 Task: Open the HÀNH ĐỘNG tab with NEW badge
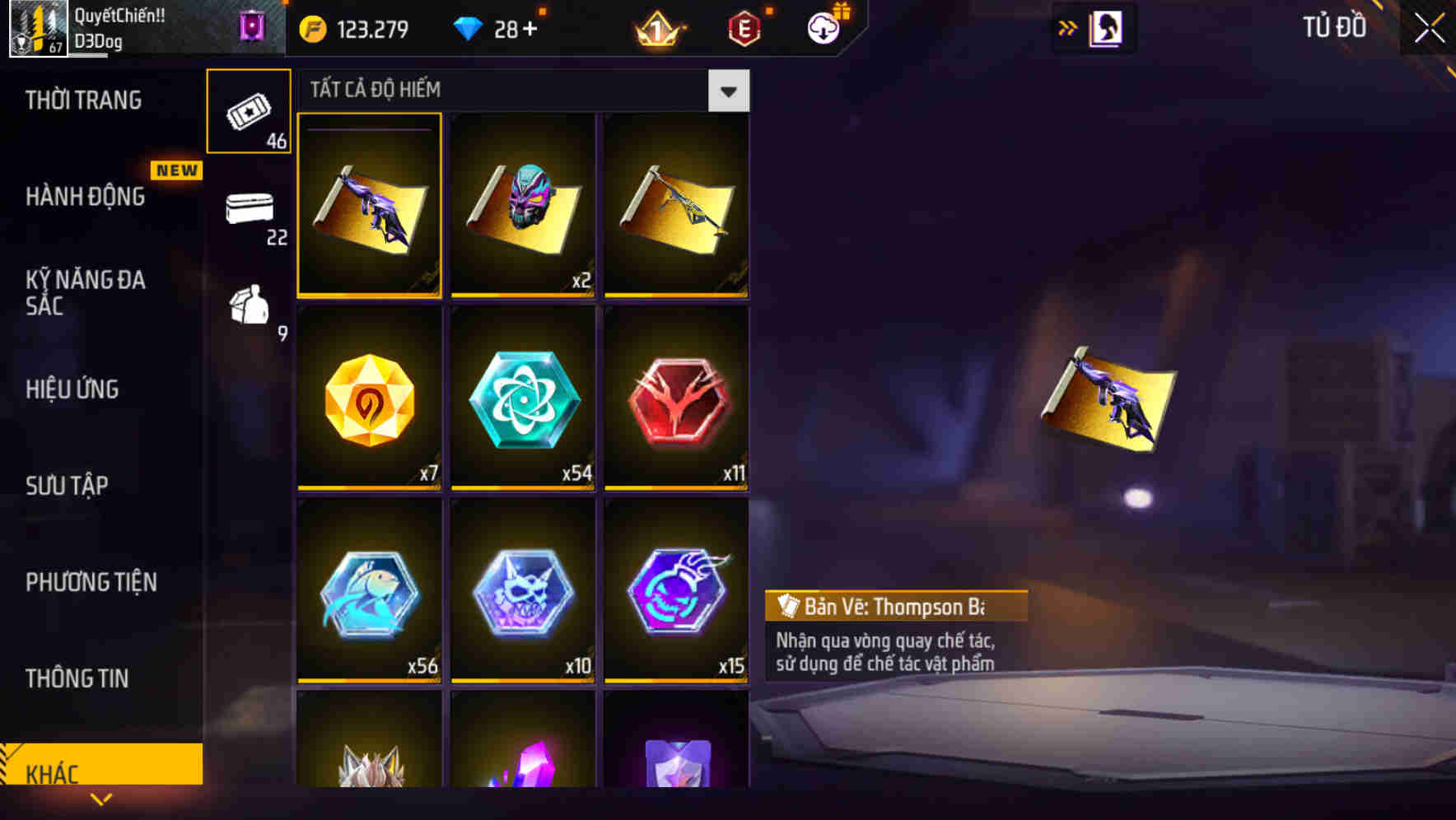click(85, 196)
